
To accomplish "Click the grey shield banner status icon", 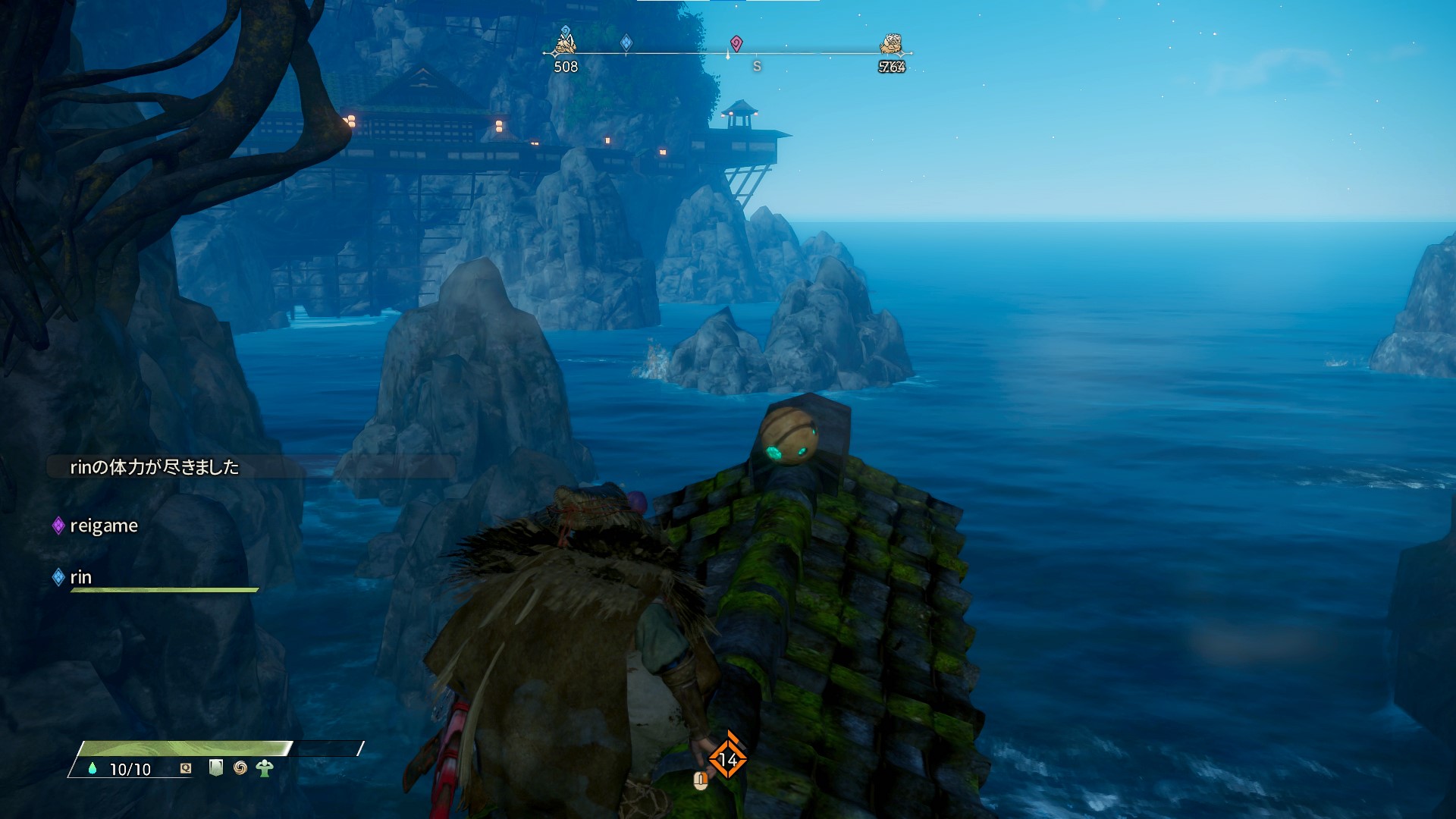I will [216, 768].
